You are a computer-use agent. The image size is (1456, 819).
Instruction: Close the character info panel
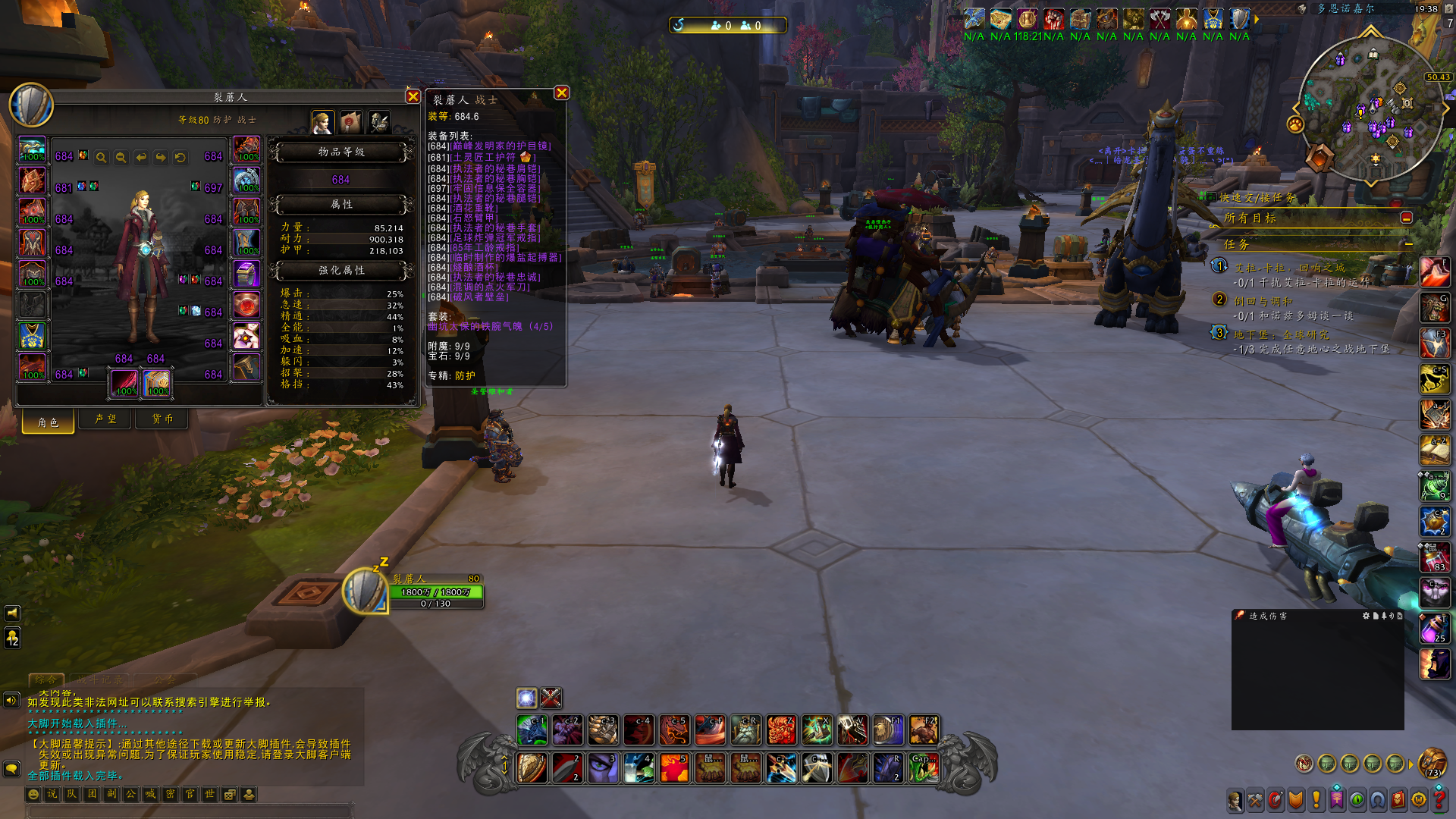[413, 96]
